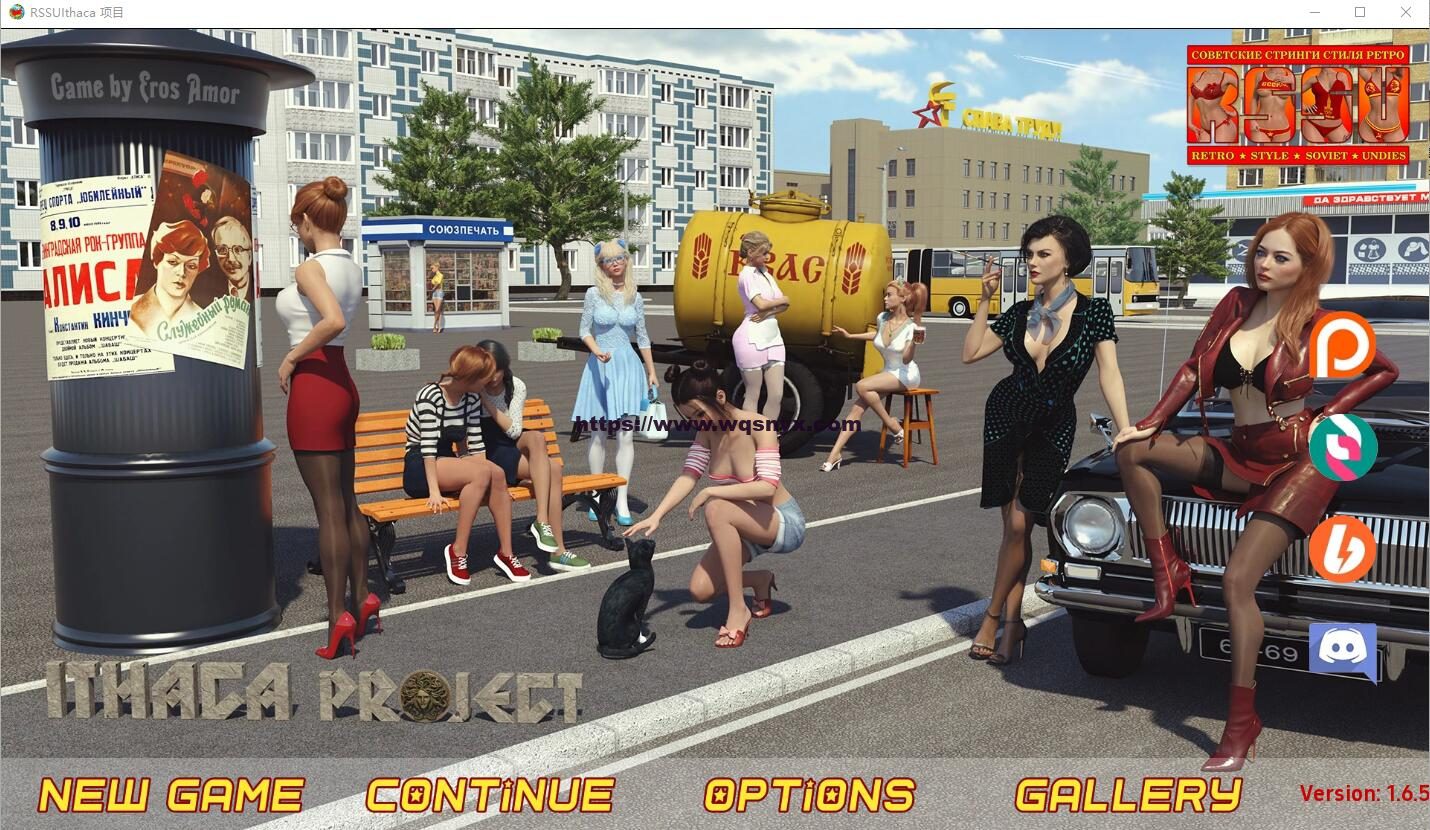
Task: Open the orange Boosty donation icon
Action: [x=1341, y=551]
